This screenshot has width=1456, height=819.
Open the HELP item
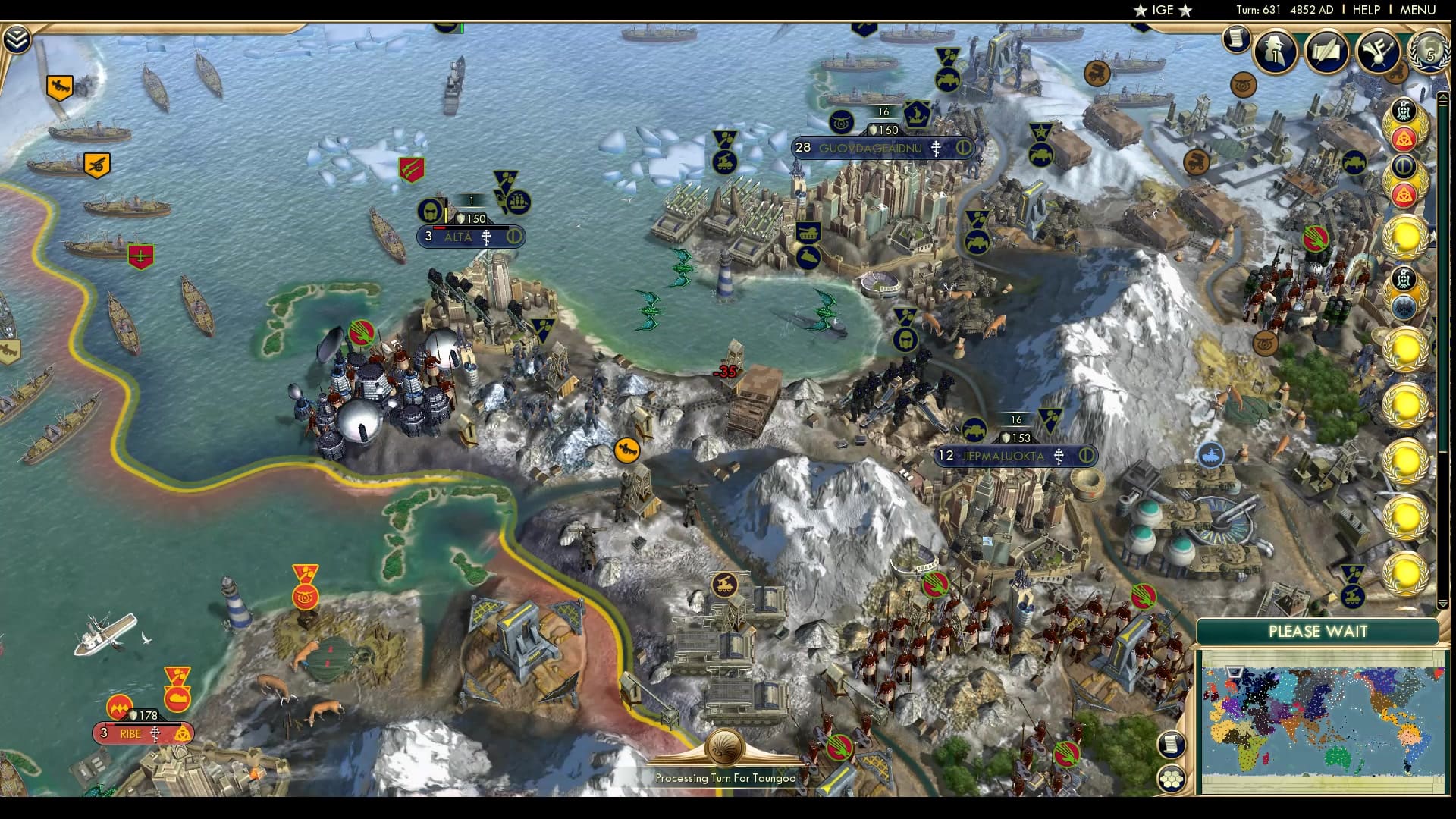tap(1365, 11)
